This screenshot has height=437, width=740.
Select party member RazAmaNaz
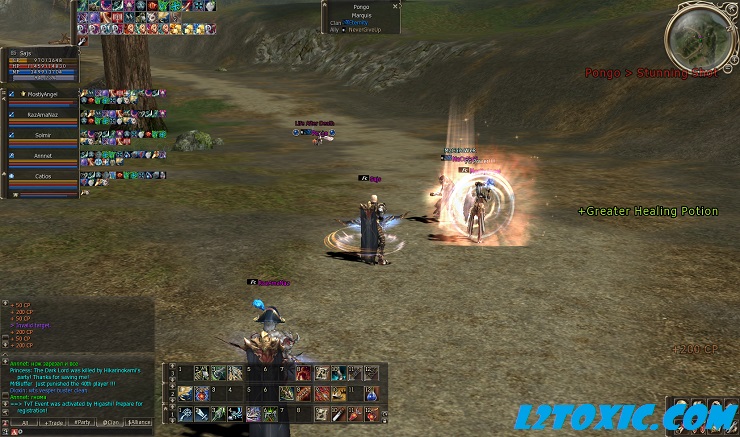click(x=42, y=115)
